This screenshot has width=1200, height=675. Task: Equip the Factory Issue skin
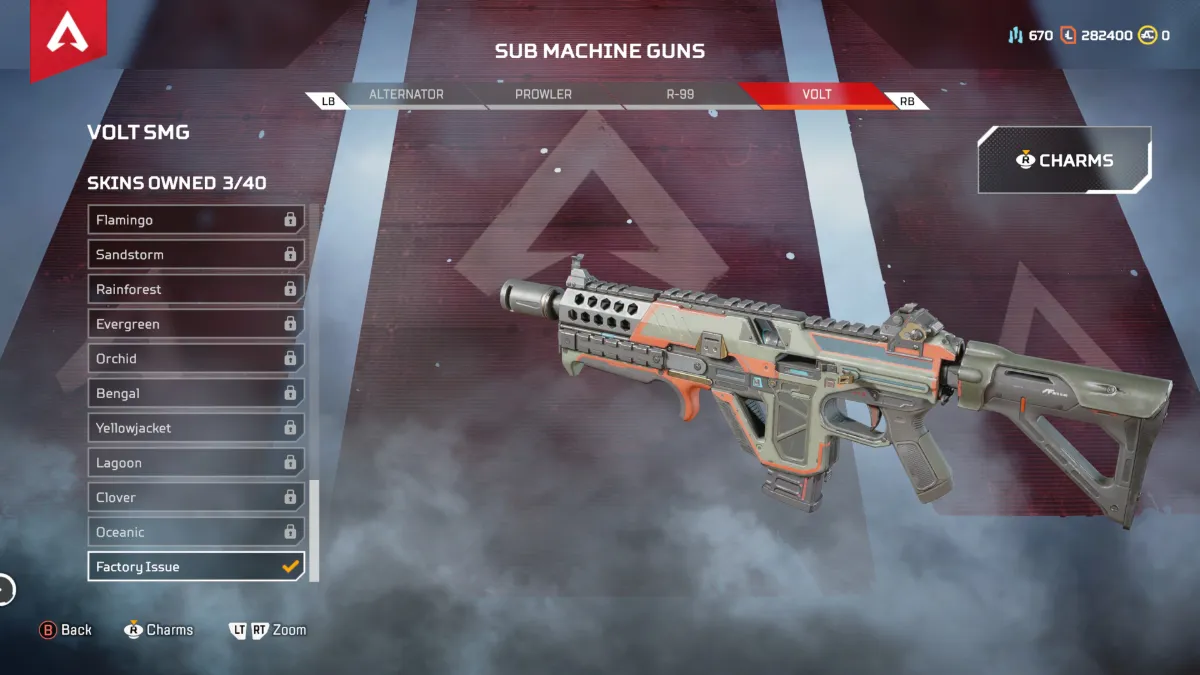pos(196,567)
